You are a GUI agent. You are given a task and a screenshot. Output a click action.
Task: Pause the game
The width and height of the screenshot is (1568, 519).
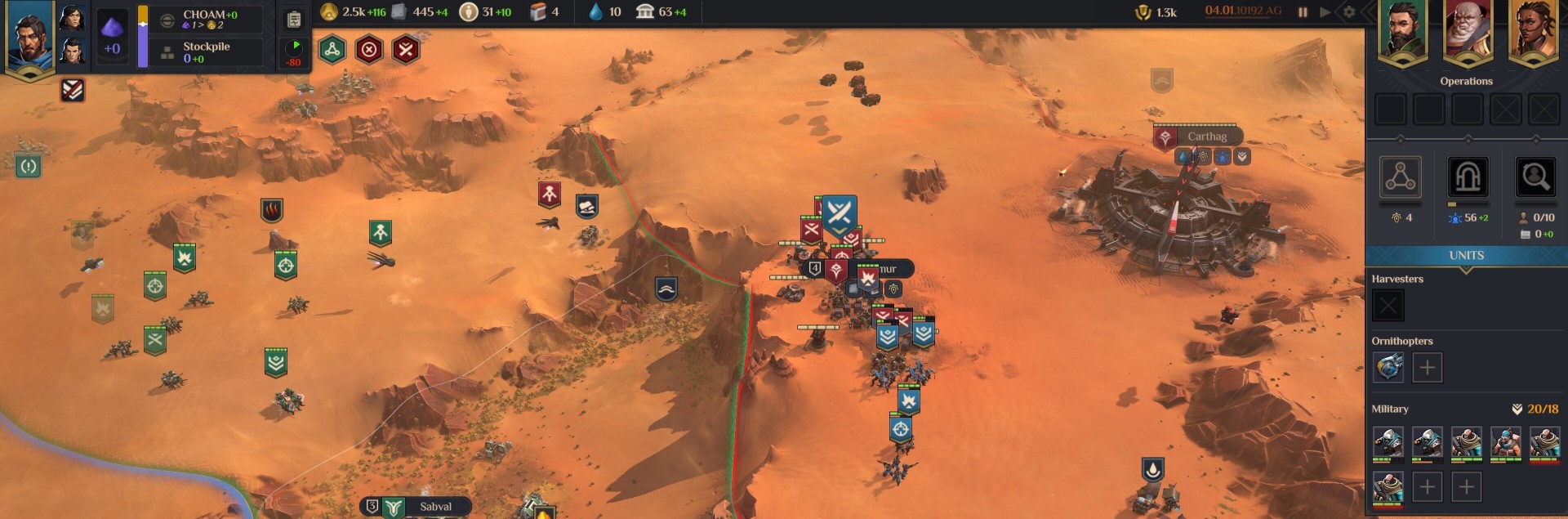coord(1303,12)
